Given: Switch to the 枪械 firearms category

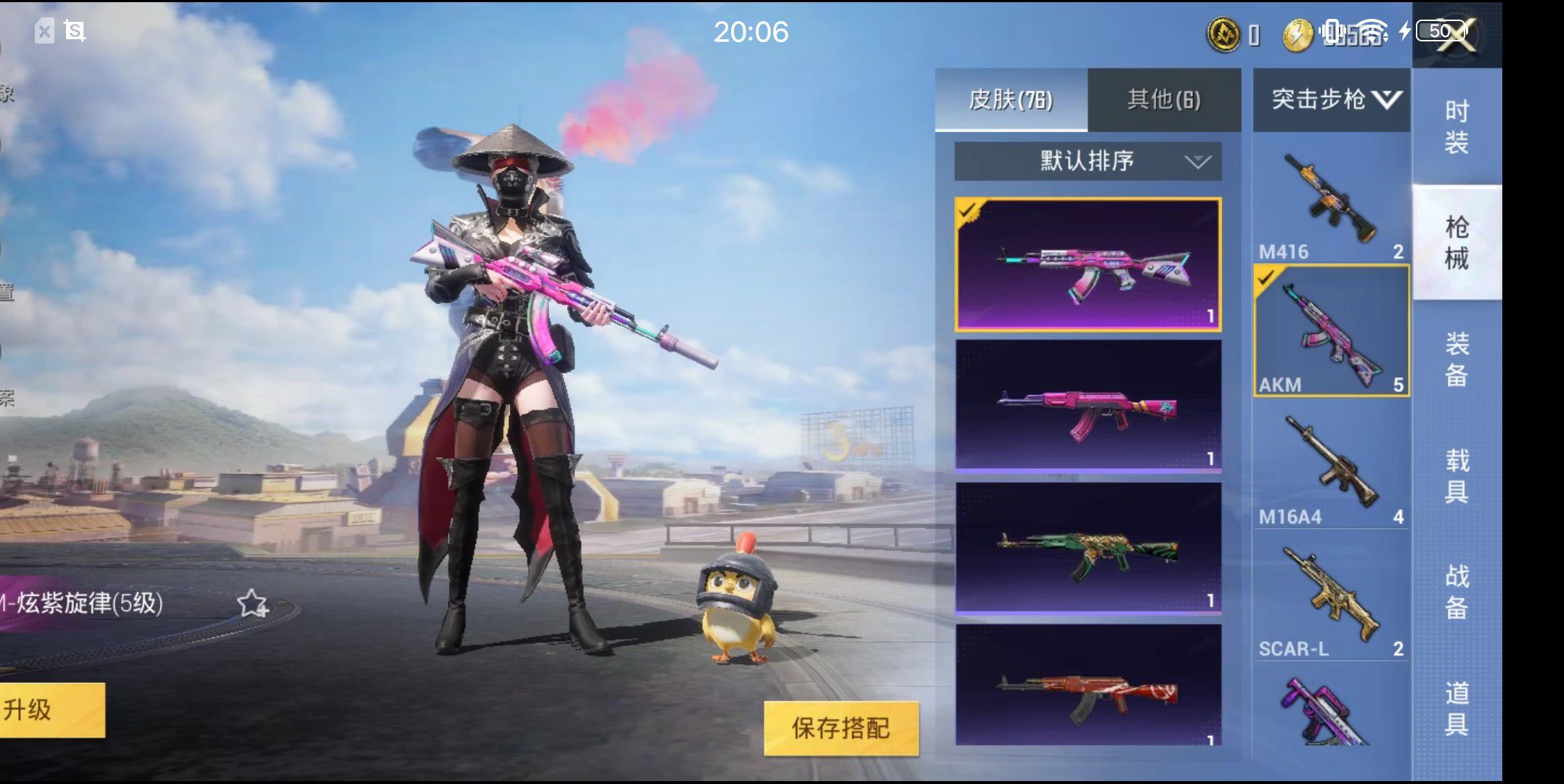Looking at the screenshot, I should [1457, 242].
